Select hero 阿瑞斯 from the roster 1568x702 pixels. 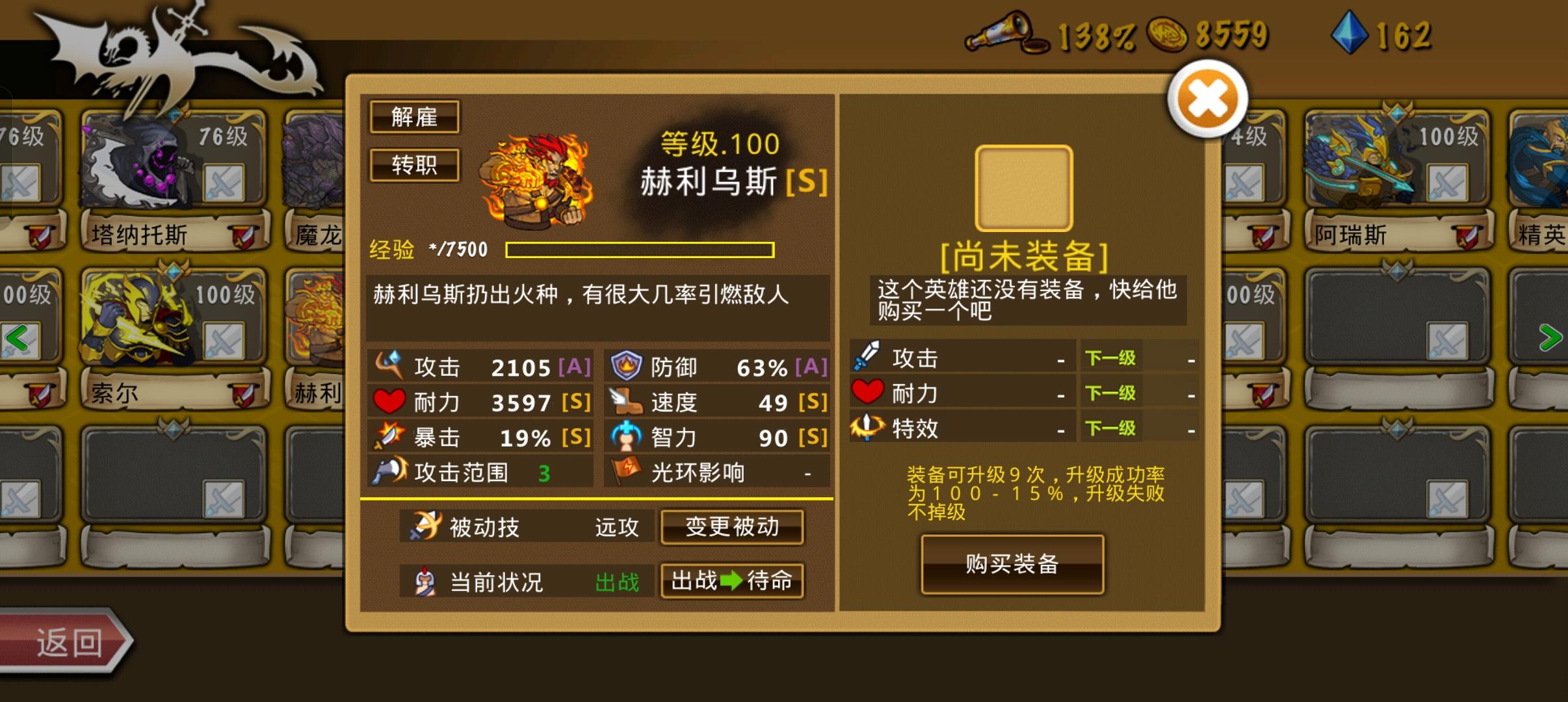[1372, 175]
